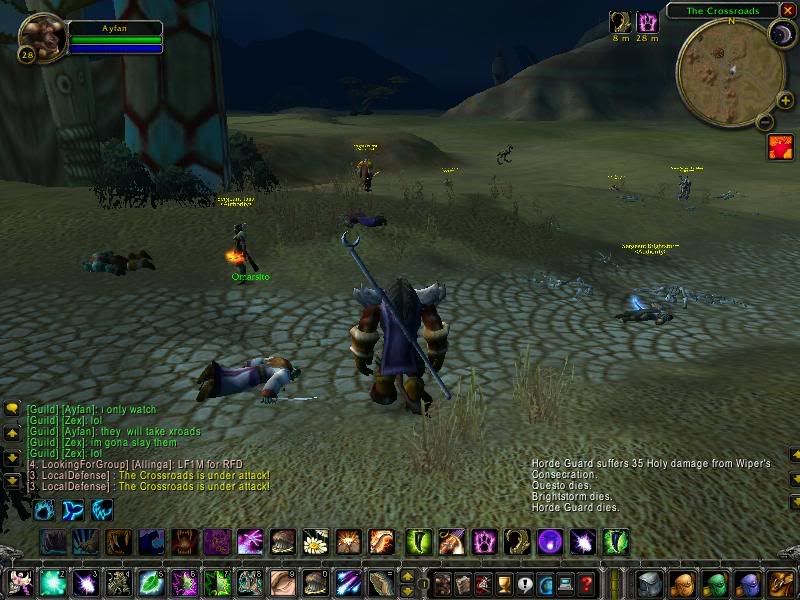Activate the white daisy flower ability

[317, 543]
